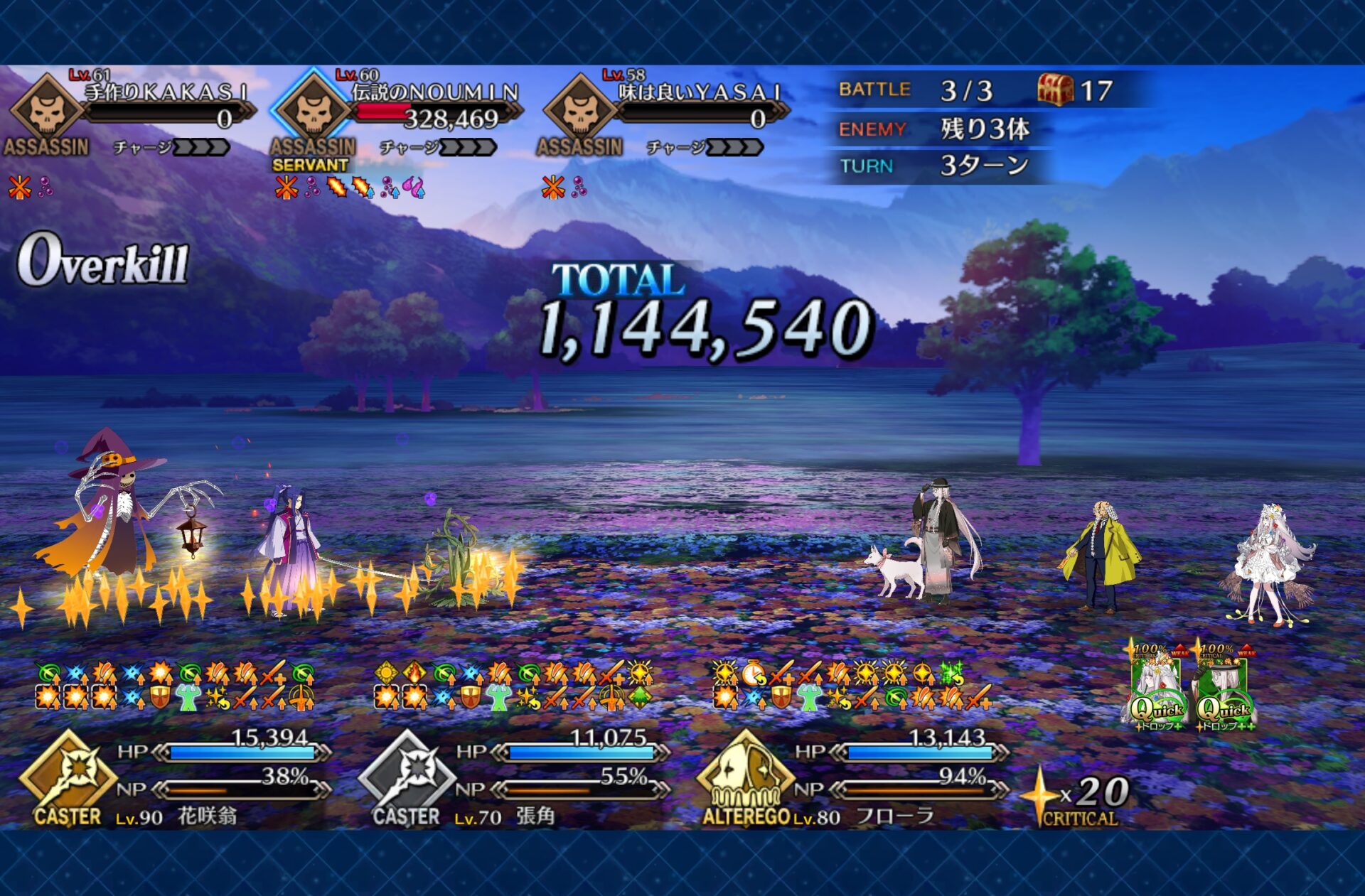Open フローラ's Alterego status panel
Image resolution: width=1365 pixels, height=896 pixels.
[746, 778]
